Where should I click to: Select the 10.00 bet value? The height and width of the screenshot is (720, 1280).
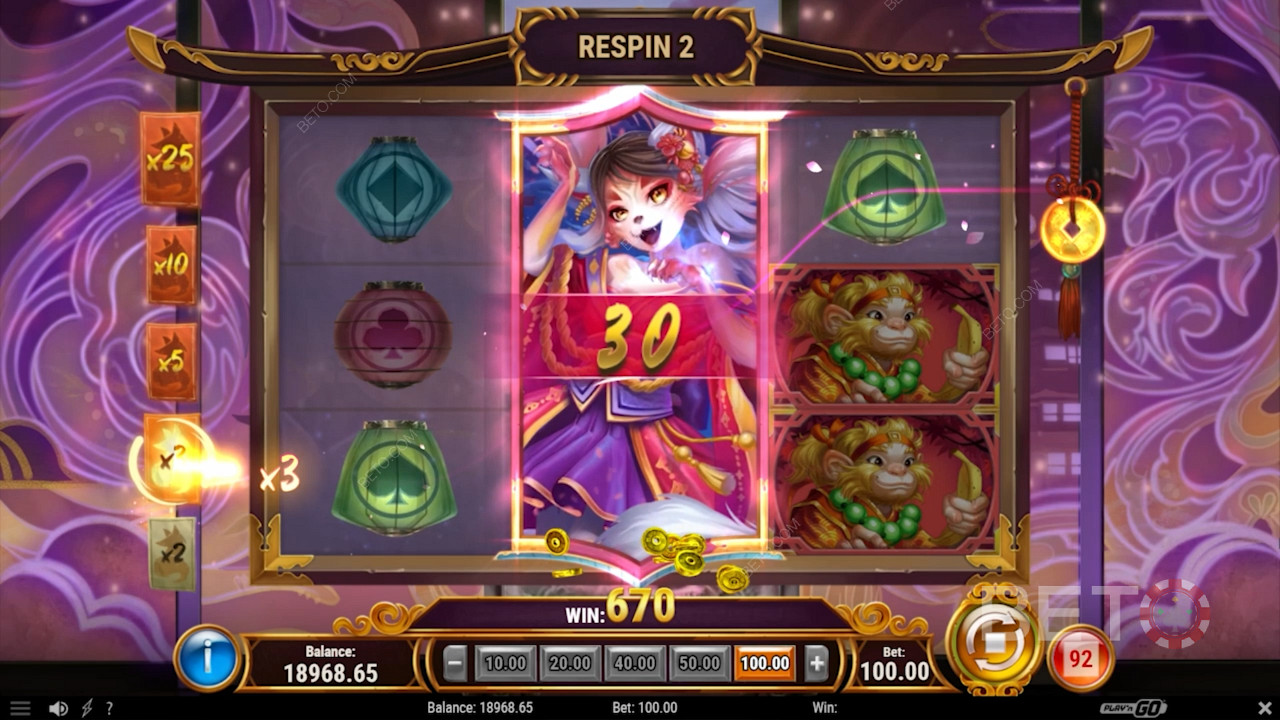coord(505,663)
